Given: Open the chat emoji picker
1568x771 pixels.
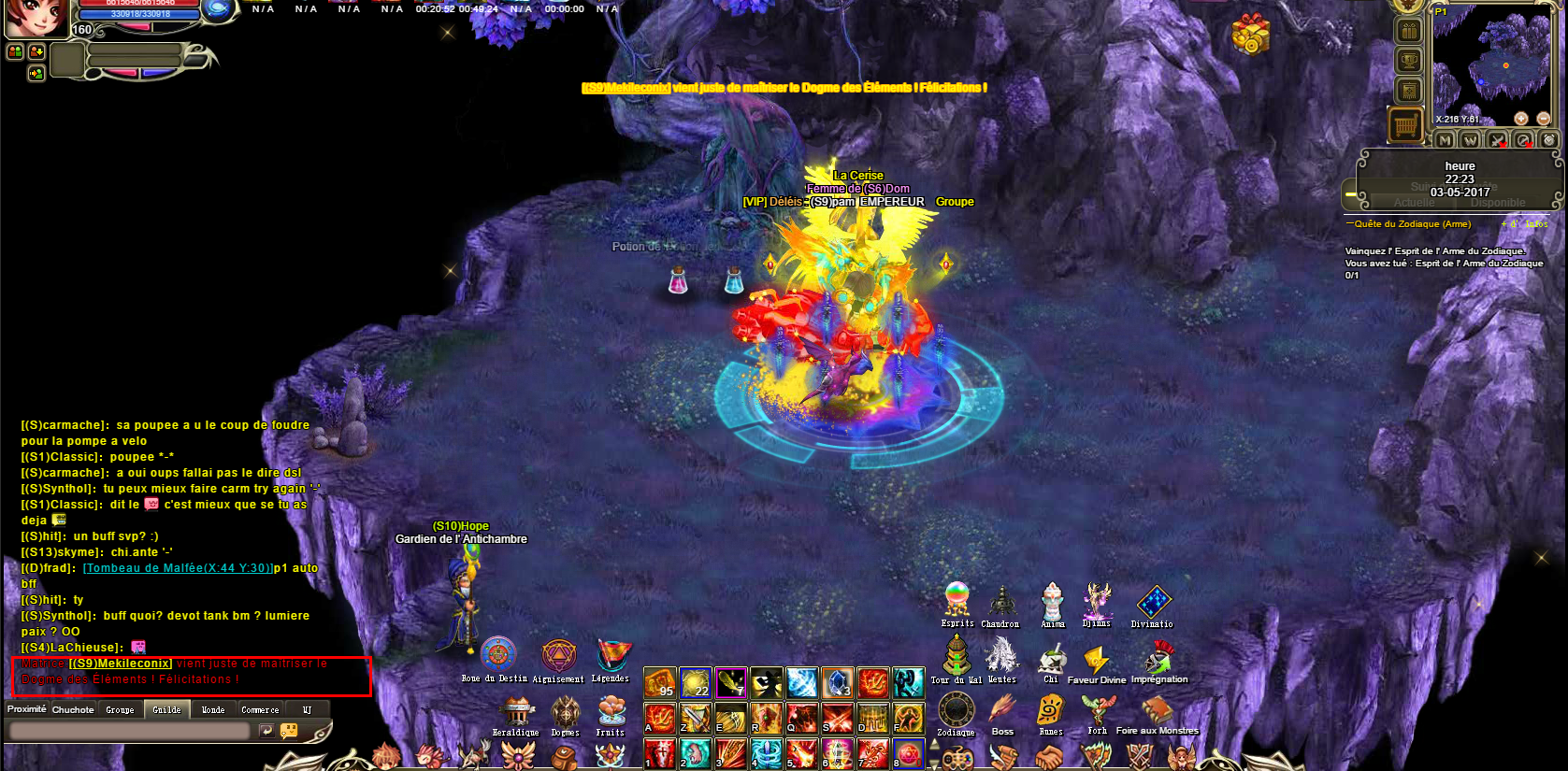Looking at the screenshot, I should 289,731.
